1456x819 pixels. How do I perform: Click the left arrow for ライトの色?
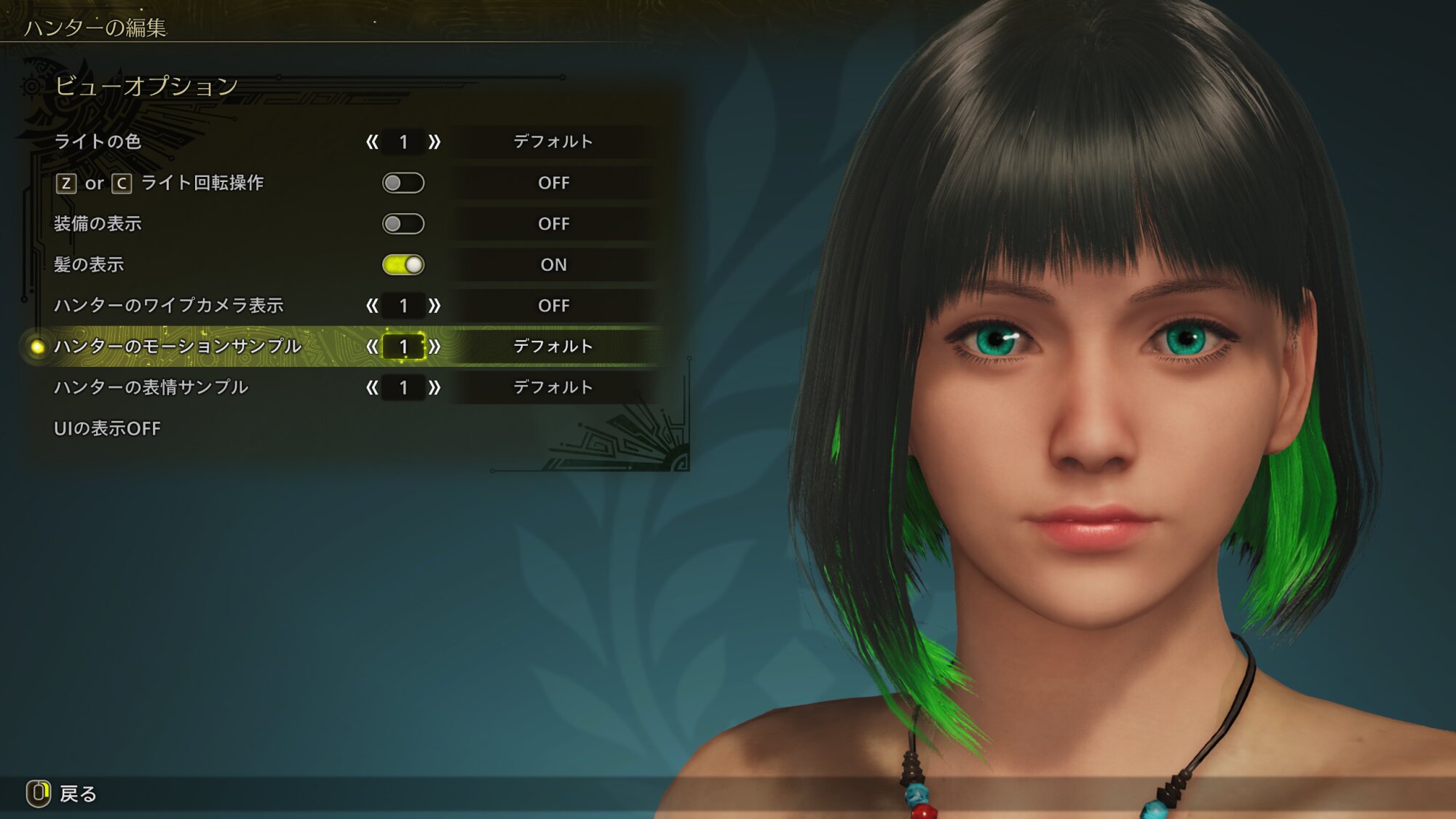coord(372,142)
